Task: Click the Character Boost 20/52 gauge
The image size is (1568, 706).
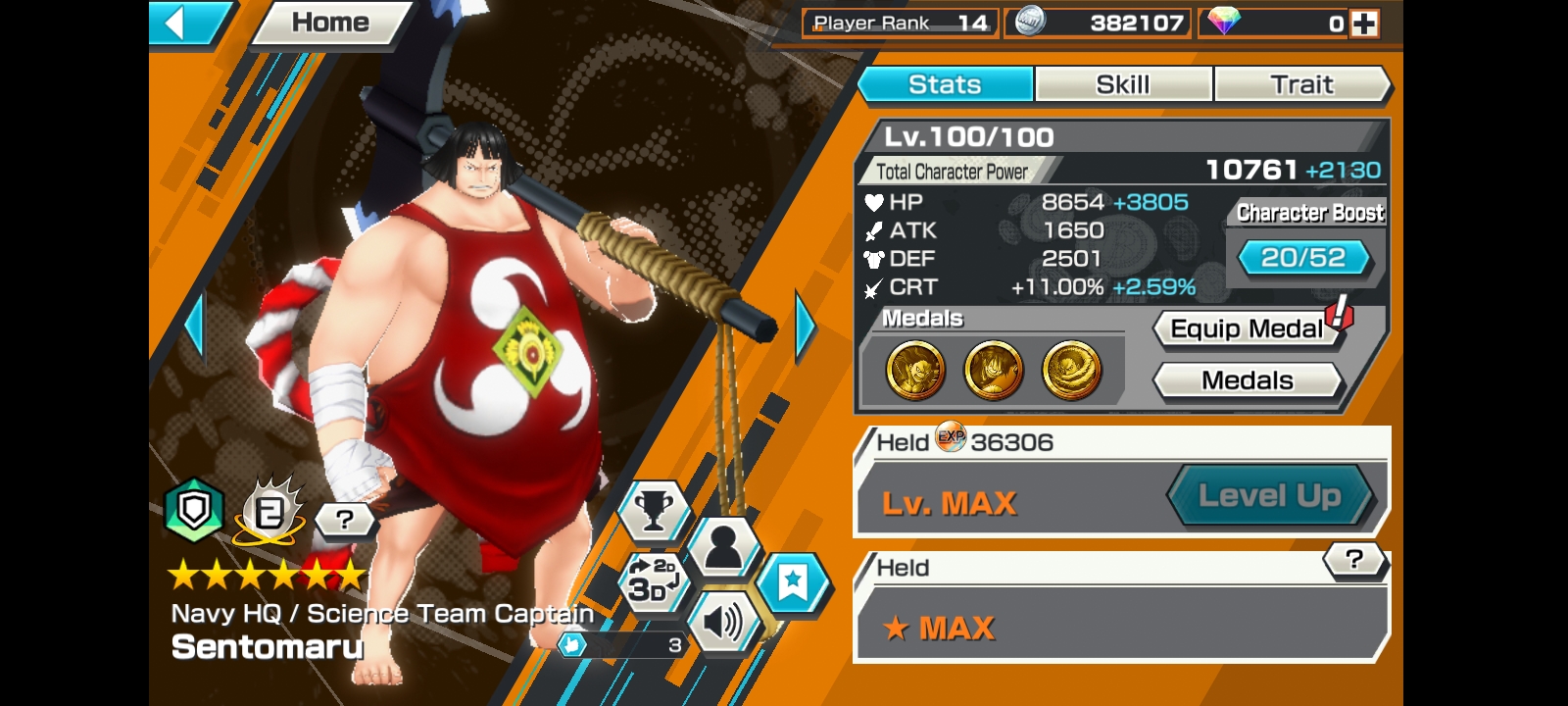Action: [x=1303, y=258]
